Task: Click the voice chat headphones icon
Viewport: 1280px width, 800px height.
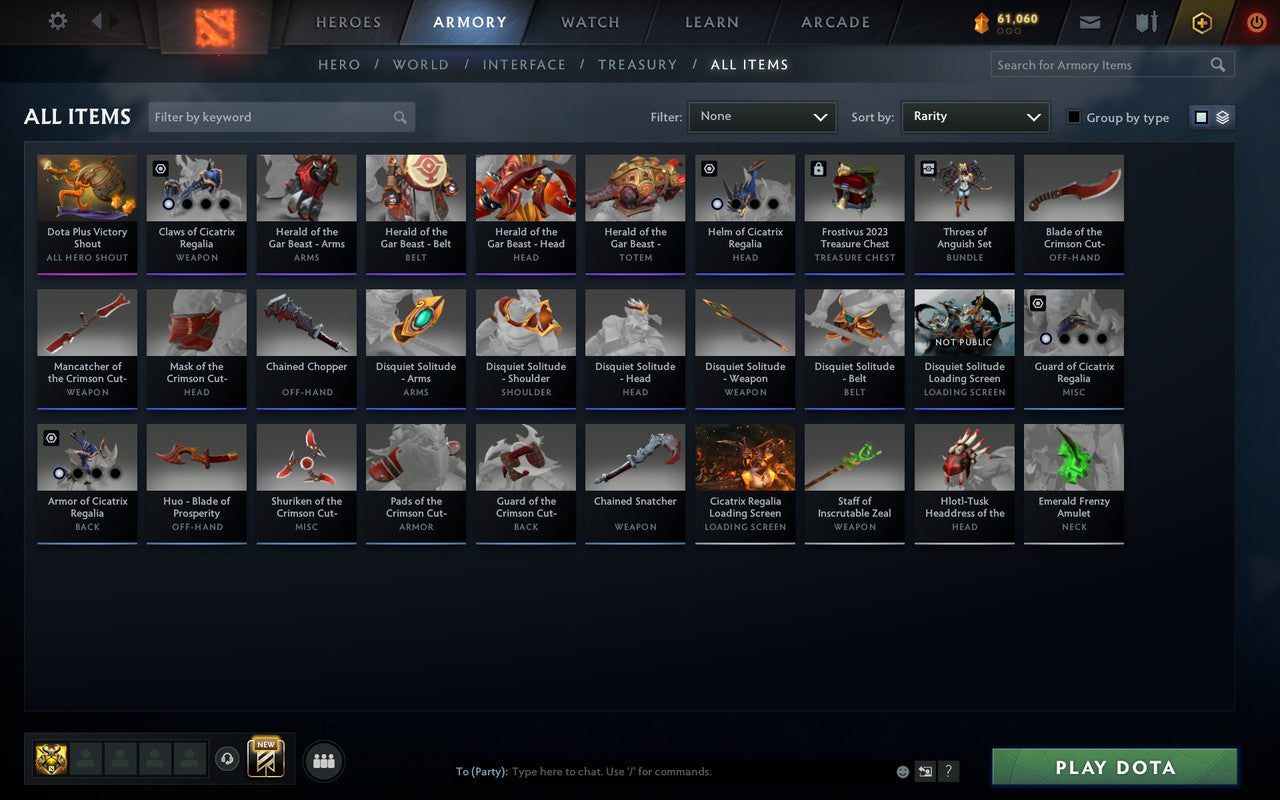Action: coord(227,760)
